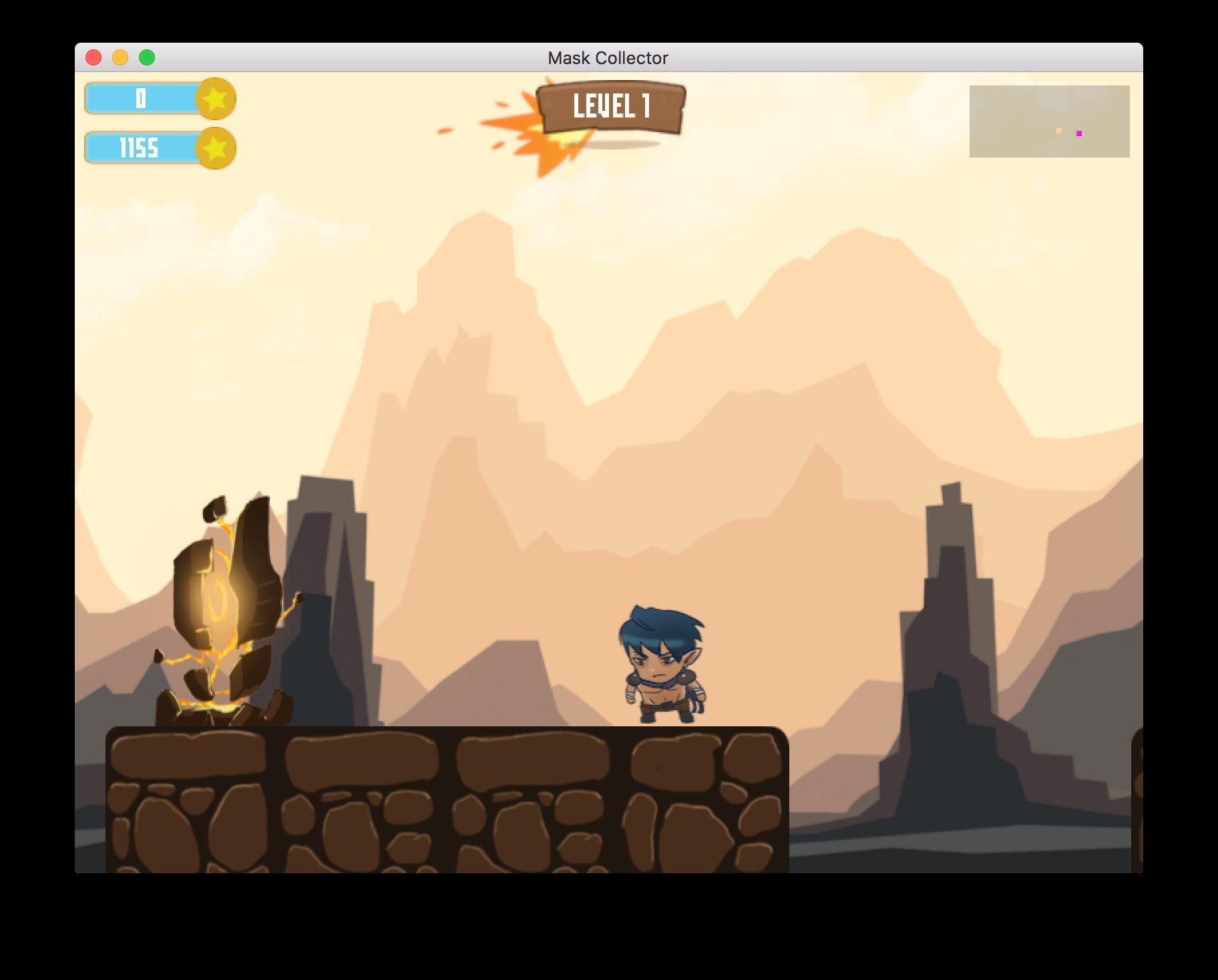Click the star icon next to the 1155 coin counter
The width and height of the screenshot is (1218, 980).
(215, 148)
